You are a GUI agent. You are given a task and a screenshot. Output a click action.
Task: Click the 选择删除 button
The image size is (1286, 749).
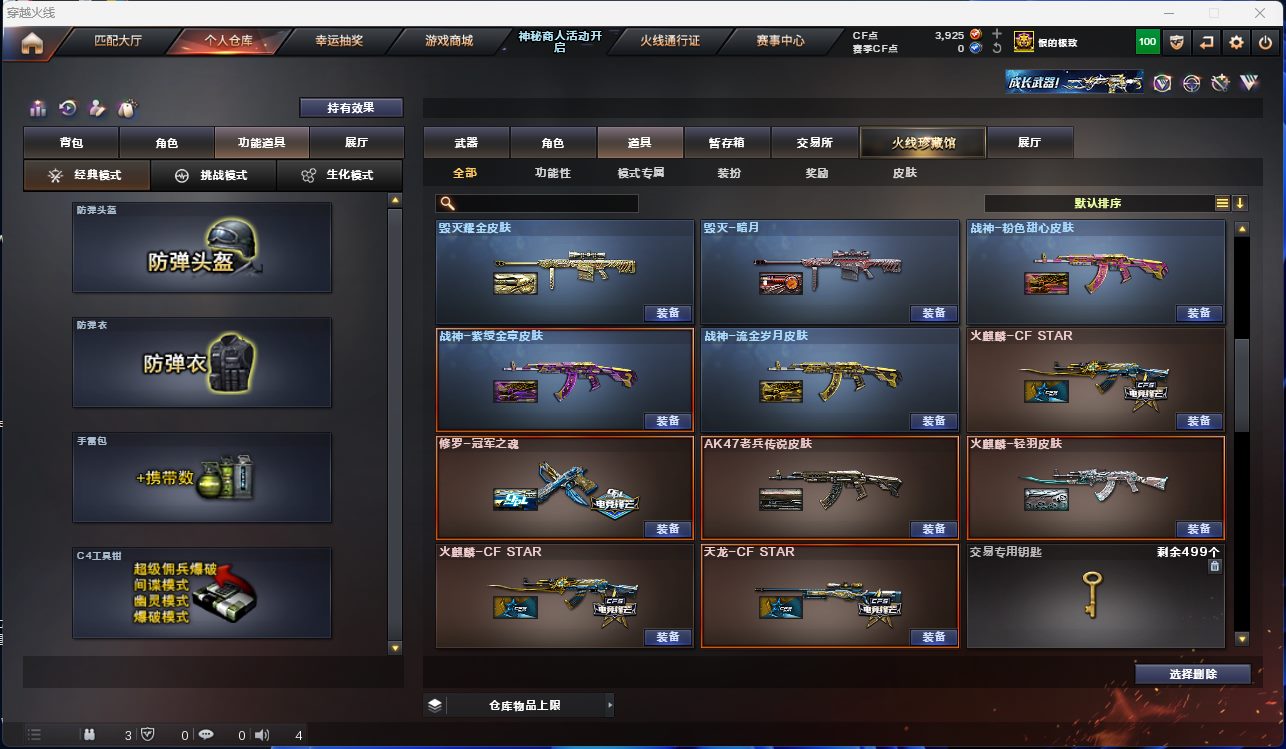tap(1192, 674)
